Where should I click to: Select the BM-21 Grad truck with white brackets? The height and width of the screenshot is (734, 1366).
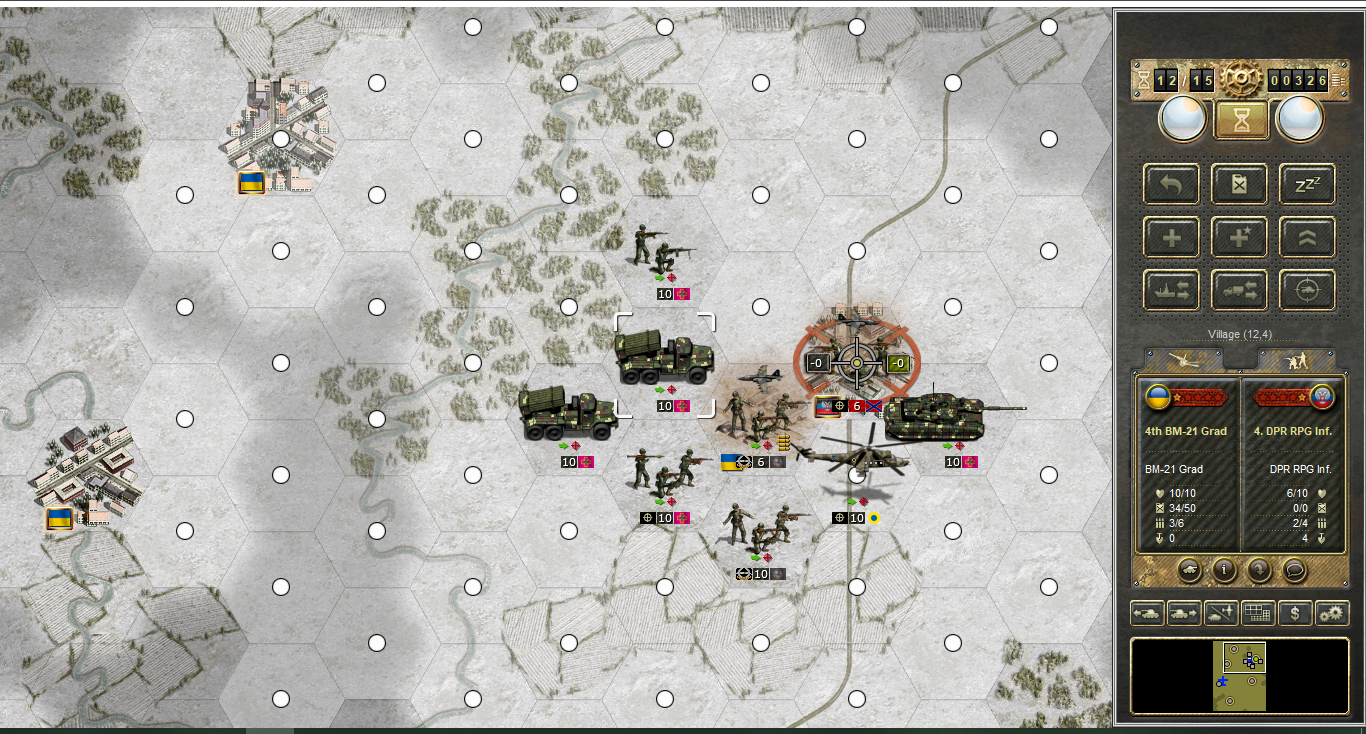point(665,358)
